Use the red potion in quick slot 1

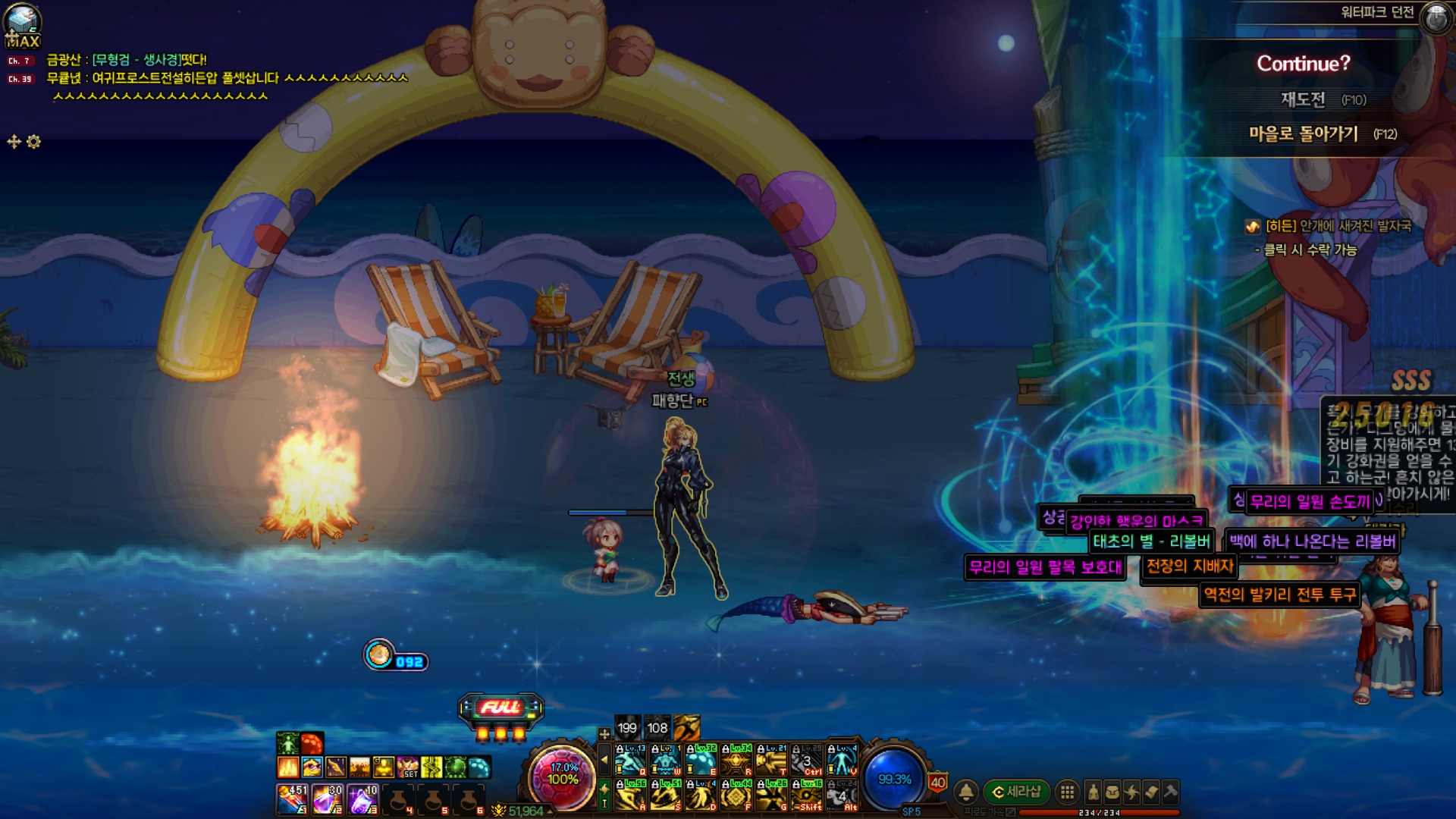click(291, 799)
